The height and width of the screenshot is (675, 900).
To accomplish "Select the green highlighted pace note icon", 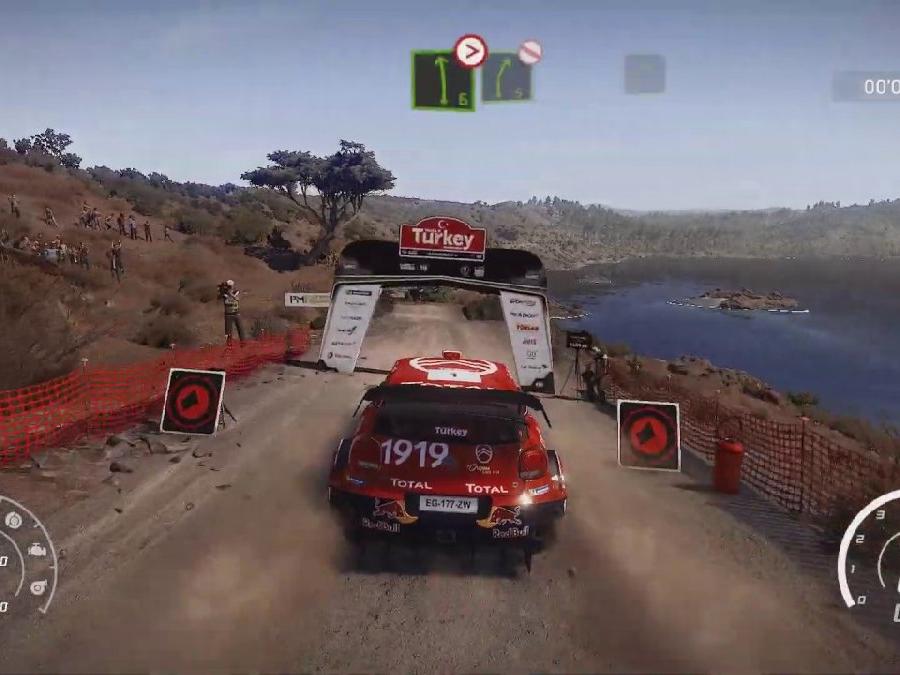I will [x=442, y=81].
